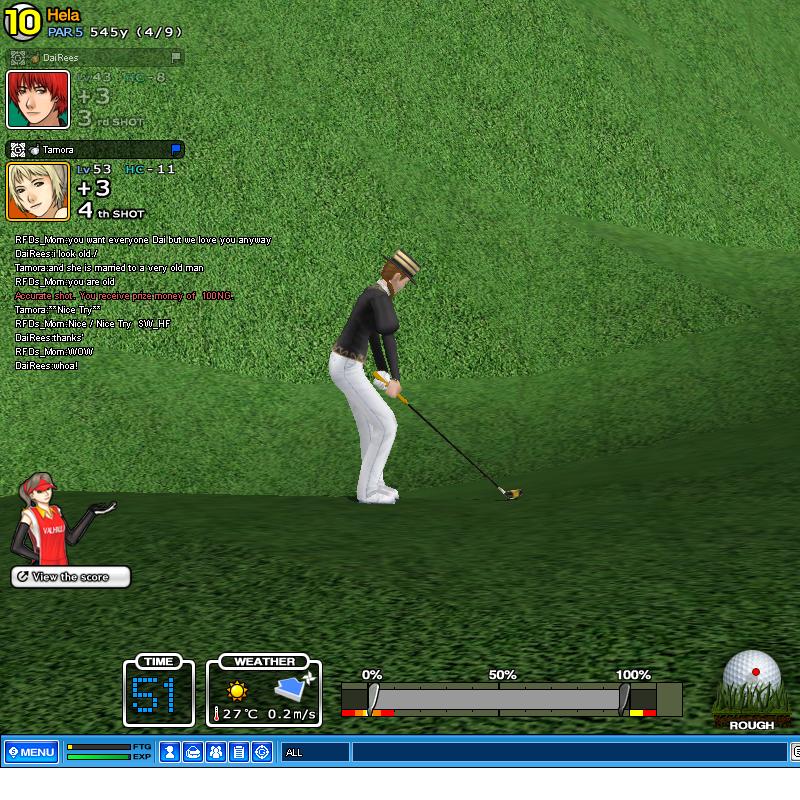
Task: Select the ALL chat channel selector
Action: (315, 752)
